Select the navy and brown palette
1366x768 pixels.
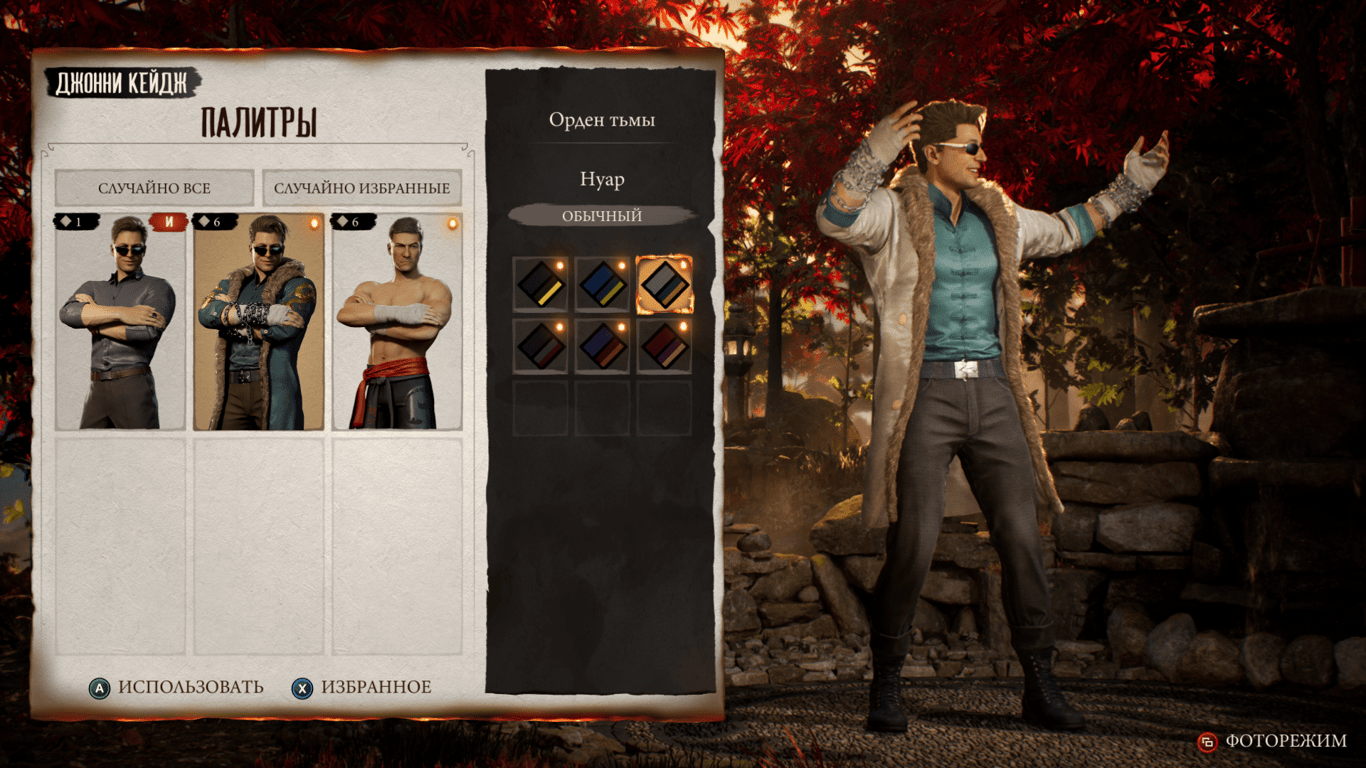coord(603,346)
